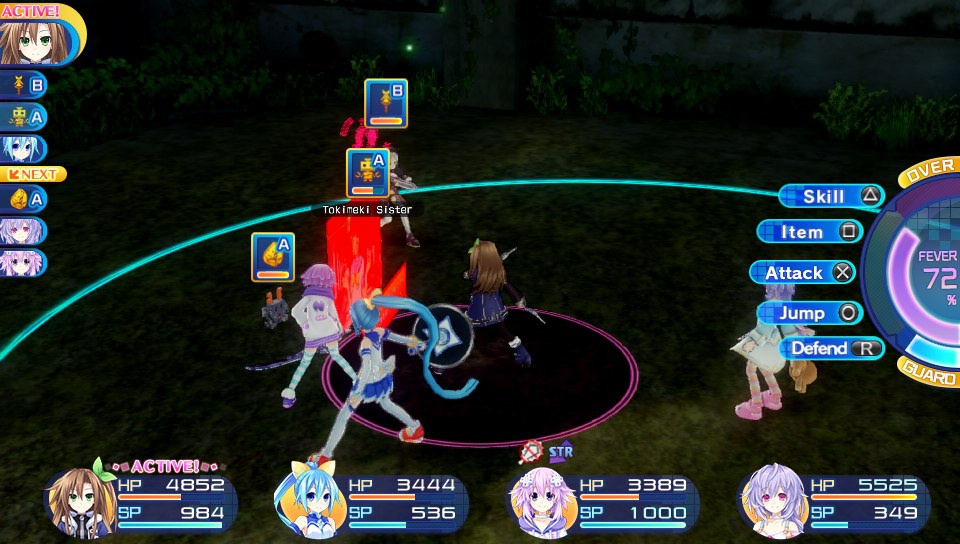Target the Tokimeki Sister enemy marker
This screenshot has width=960, height=544.
(367, 173)
